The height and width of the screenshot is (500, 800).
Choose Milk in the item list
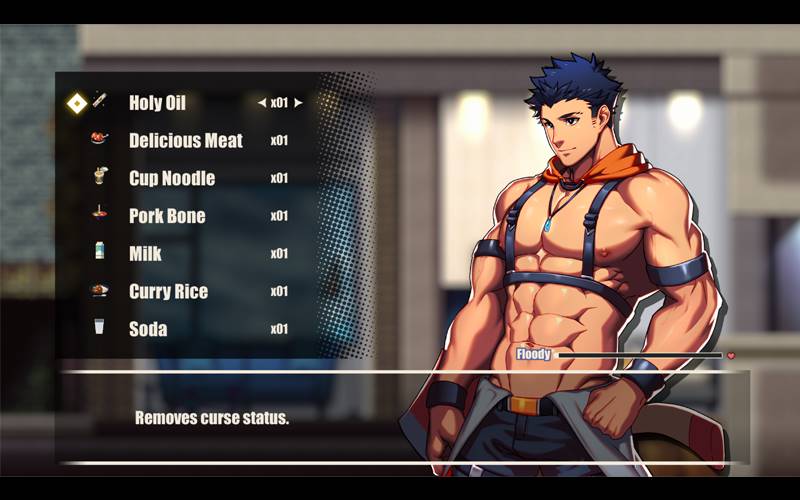coord(146,254)
